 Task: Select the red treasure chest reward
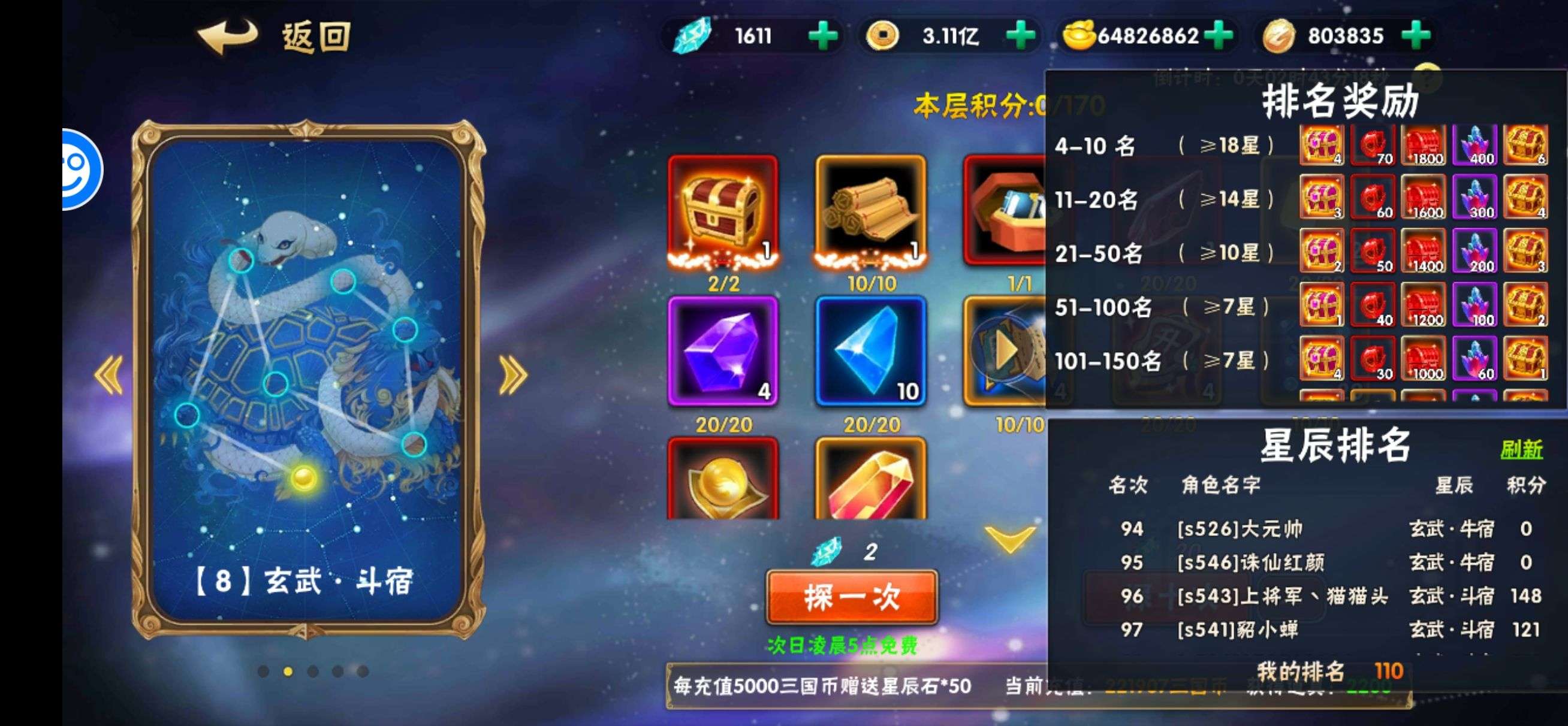pyautogui.click(x=722, y=210)
